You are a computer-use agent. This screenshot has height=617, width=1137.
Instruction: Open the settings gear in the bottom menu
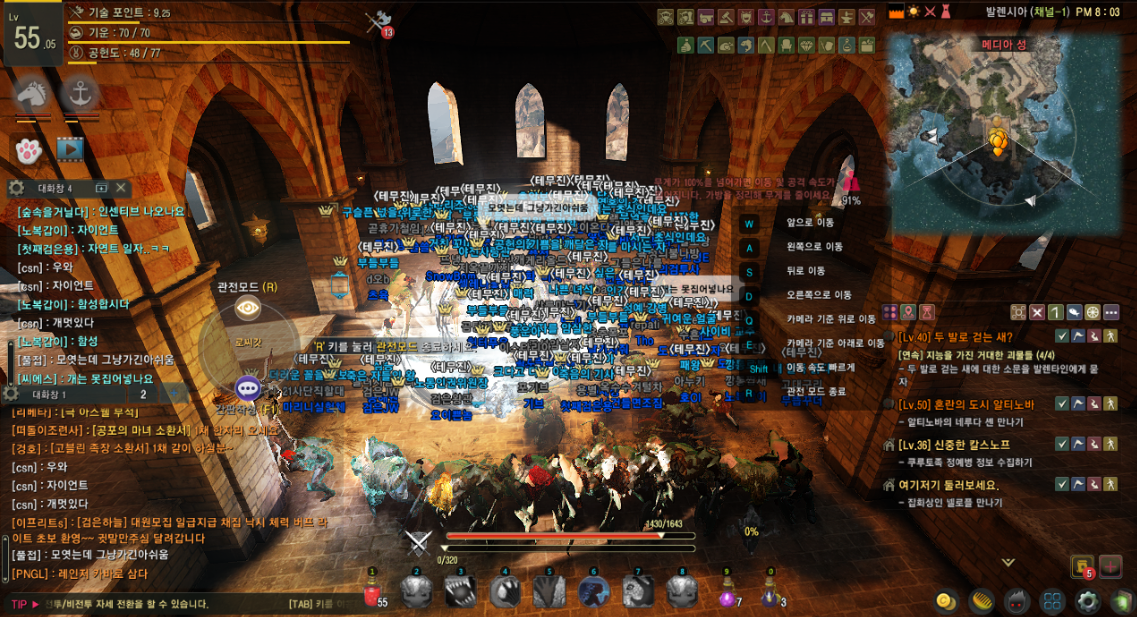click(1087, 601)
